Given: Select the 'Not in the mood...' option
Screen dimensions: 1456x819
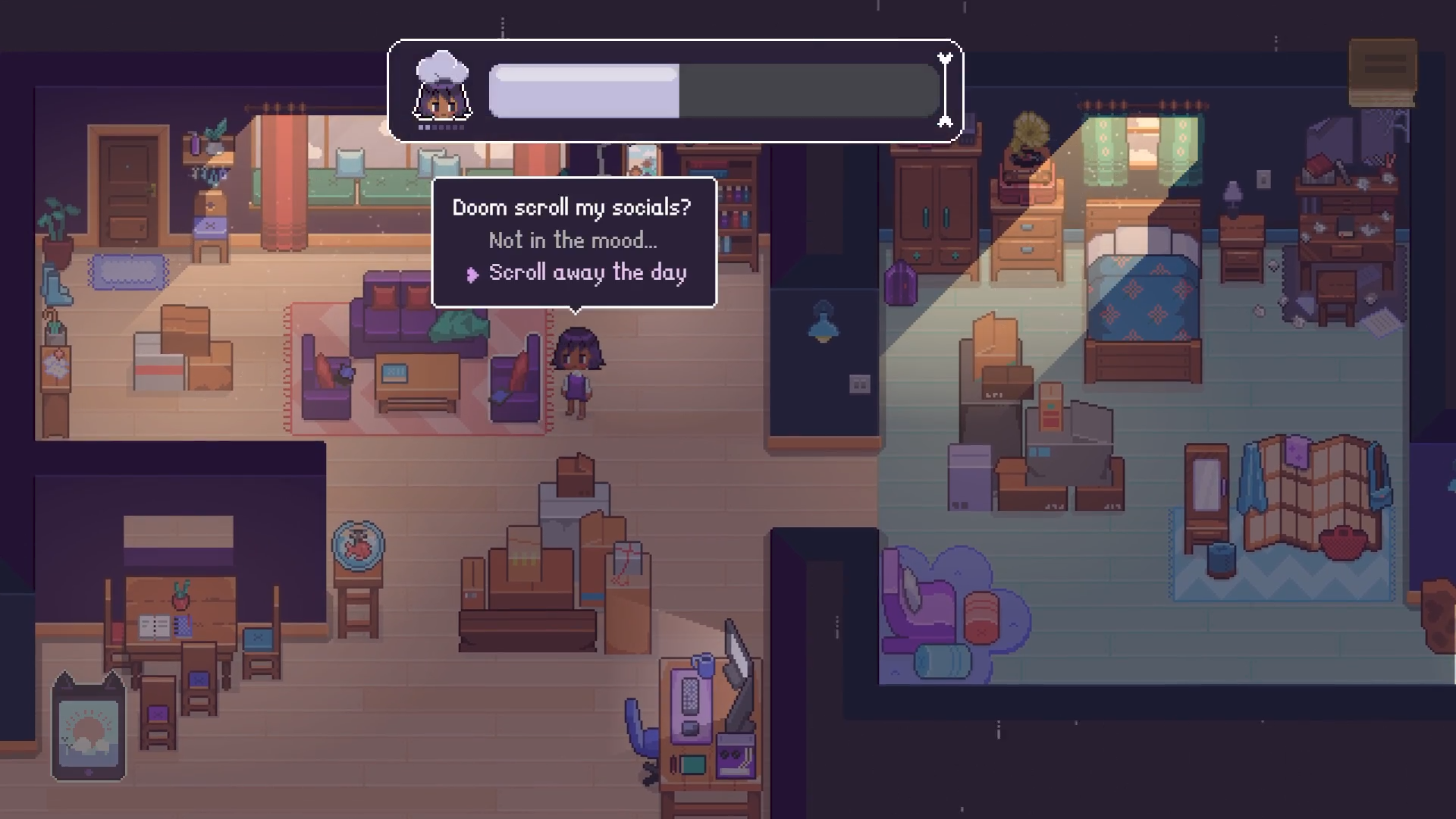Looking at the screenshot, I should click(572, 240).
